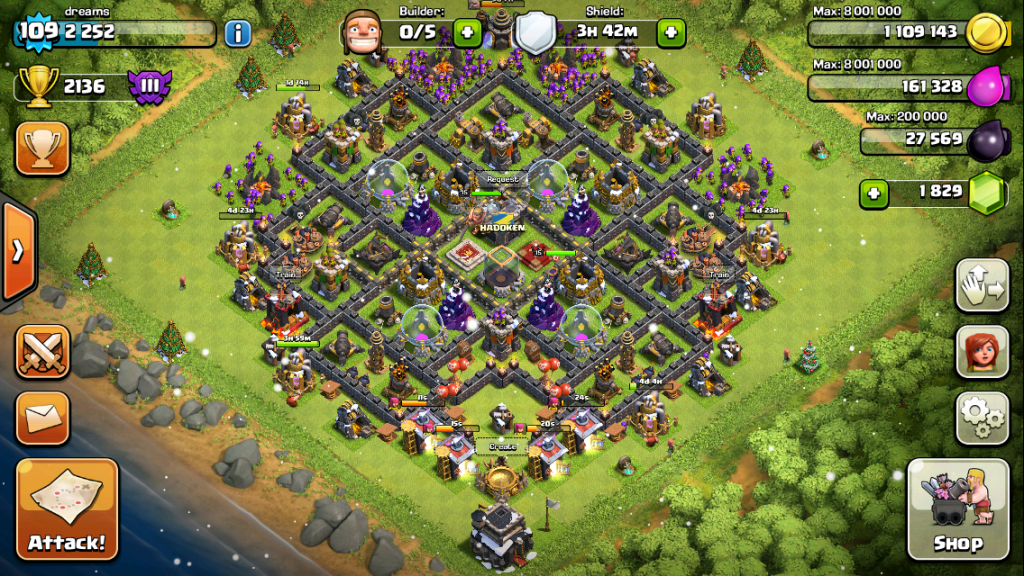Tap the Create bubble above the spell factory

click(502, 446)
